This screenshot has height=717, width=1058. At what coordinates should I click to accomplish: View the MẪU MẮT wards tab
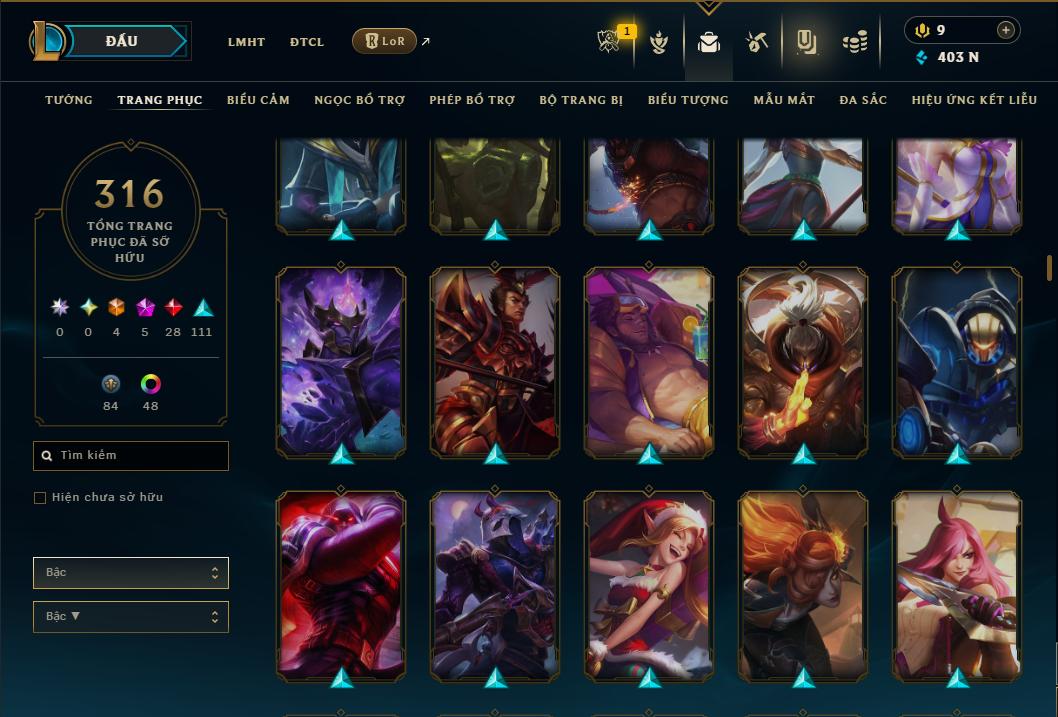[784, 100]
